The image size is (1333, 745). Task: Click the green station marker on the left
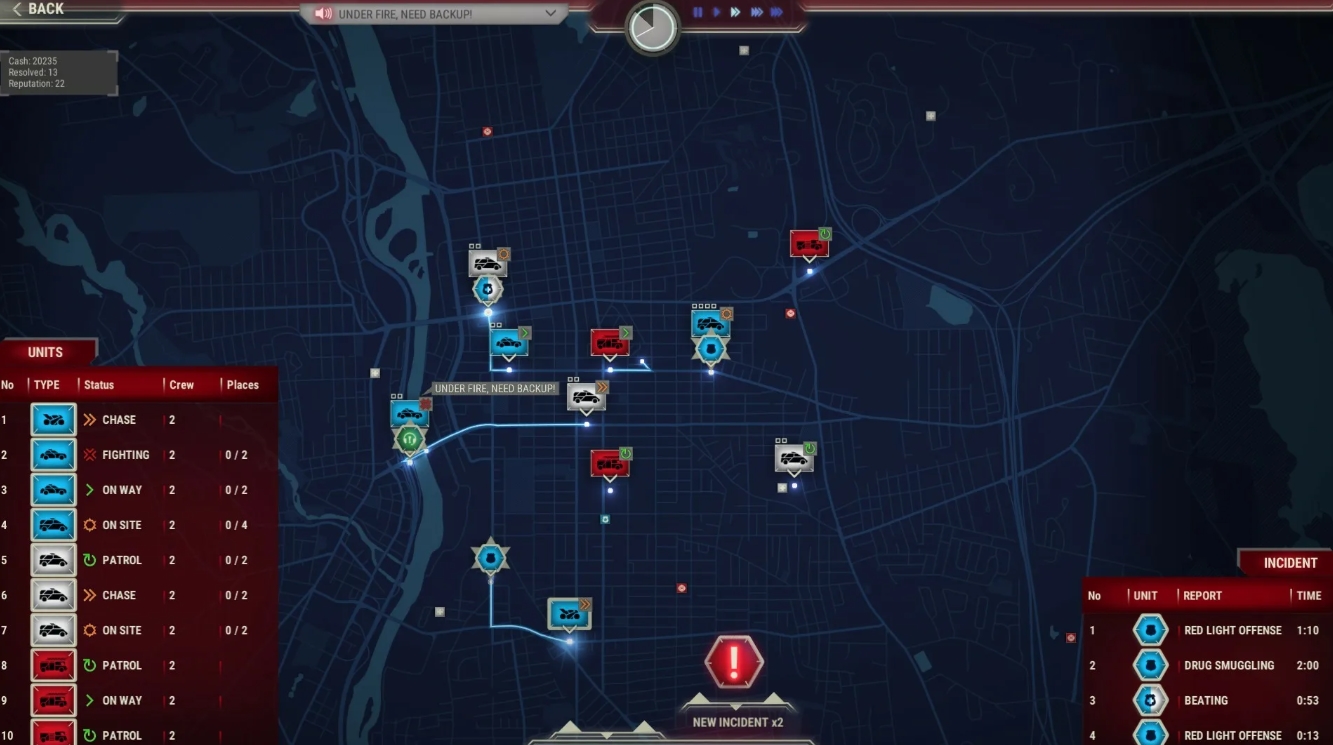409,440
